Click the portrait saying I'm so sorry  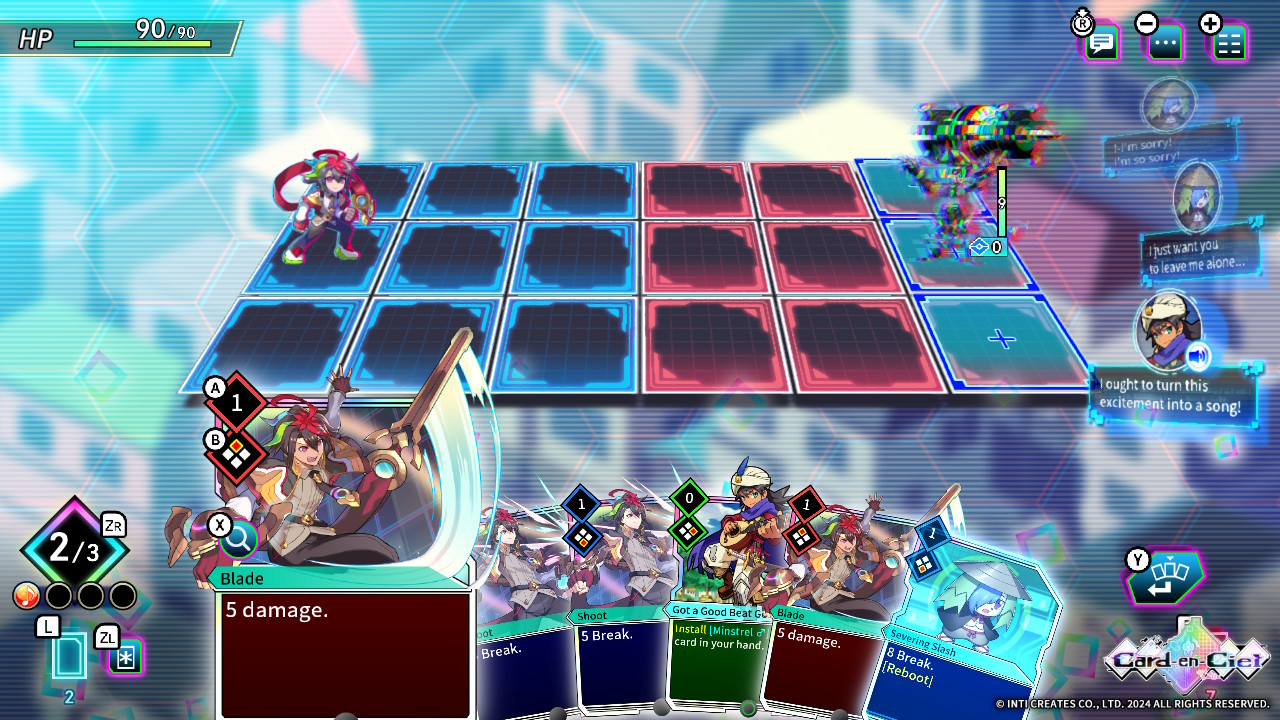point(1168,108)
